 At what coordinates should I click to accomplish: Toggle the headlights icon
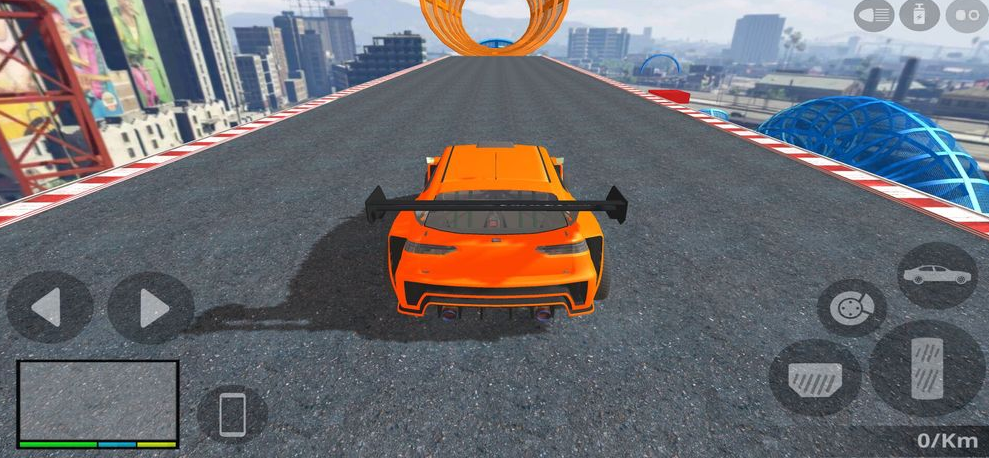click(x=874, y=16)
